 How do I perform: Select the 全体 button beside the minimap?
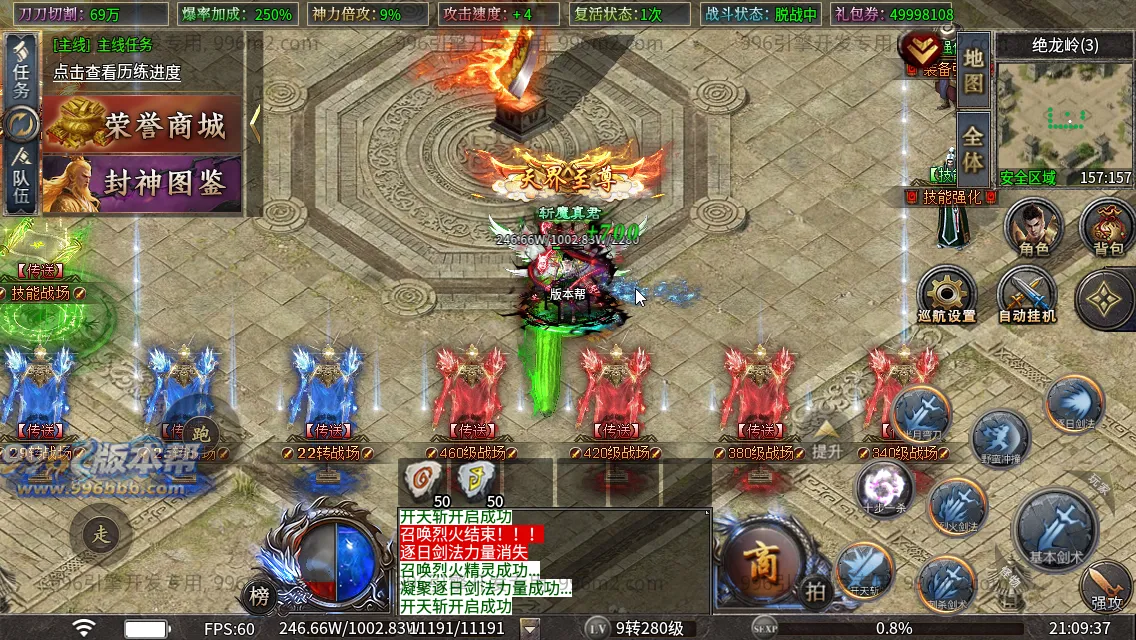point(973,148)
